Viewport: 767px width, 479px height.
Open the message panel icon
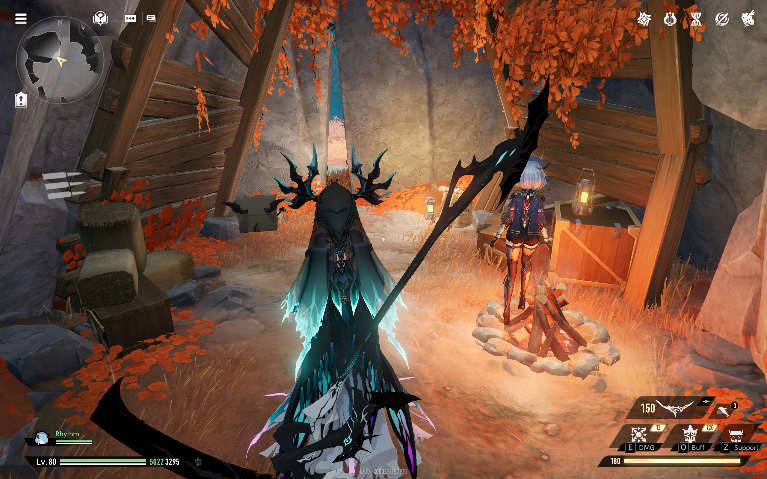tap(151, 18)
